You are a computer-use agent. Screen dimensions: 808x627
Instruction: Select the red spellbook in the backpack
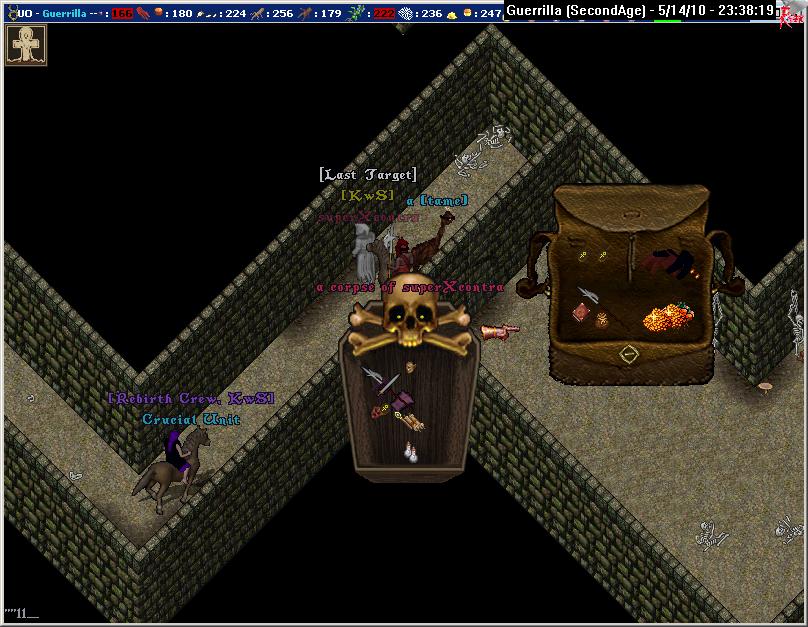[x=581, y=313]
